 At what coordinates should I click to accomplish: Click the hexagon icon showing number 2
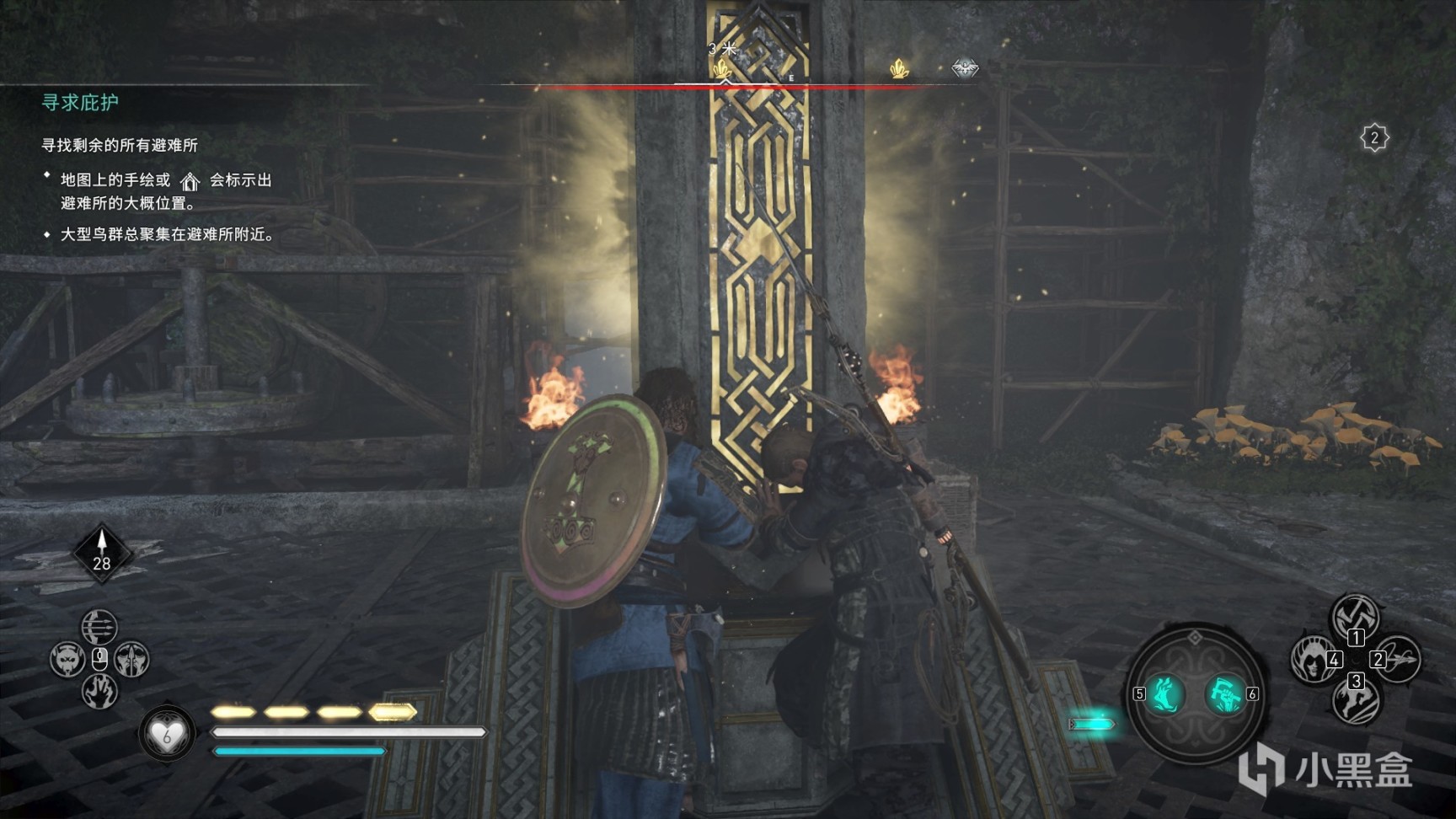1374,137
